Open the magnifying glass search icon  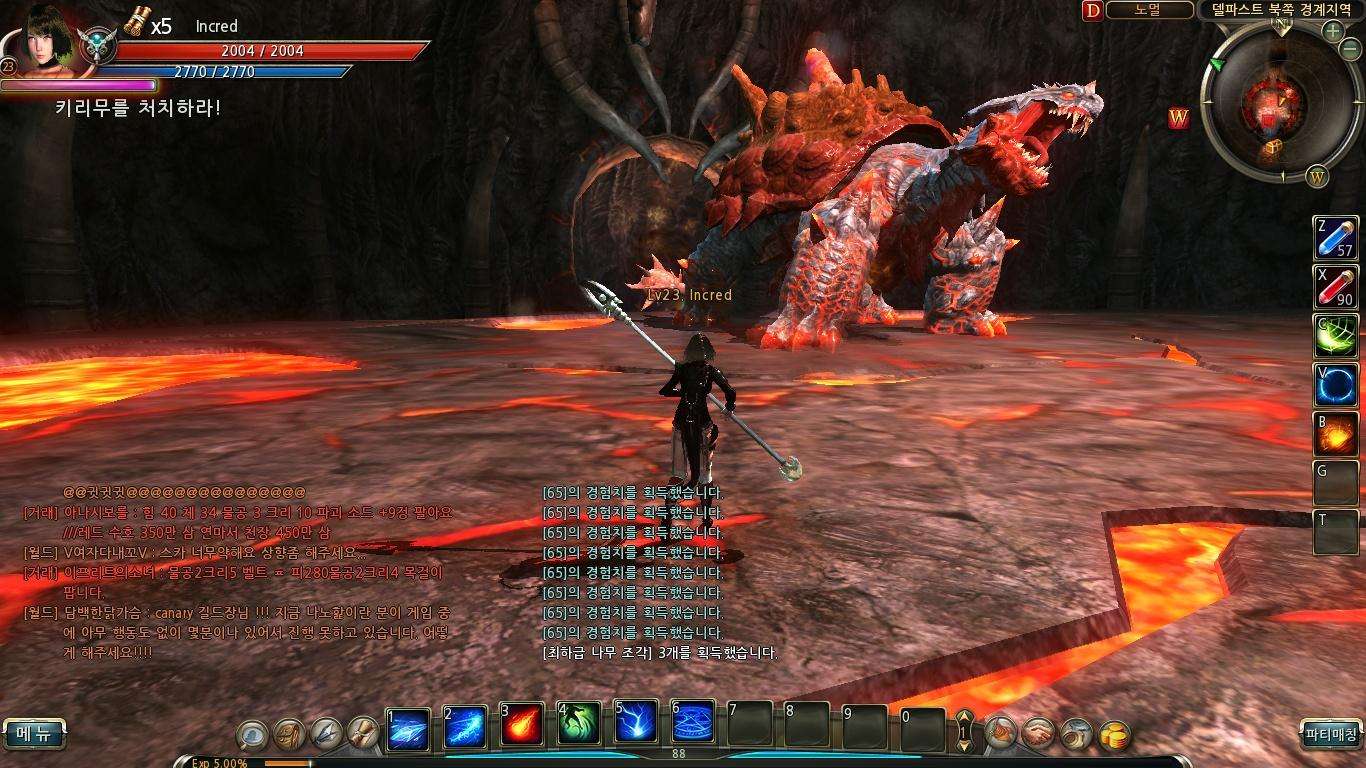click(252, 735)
